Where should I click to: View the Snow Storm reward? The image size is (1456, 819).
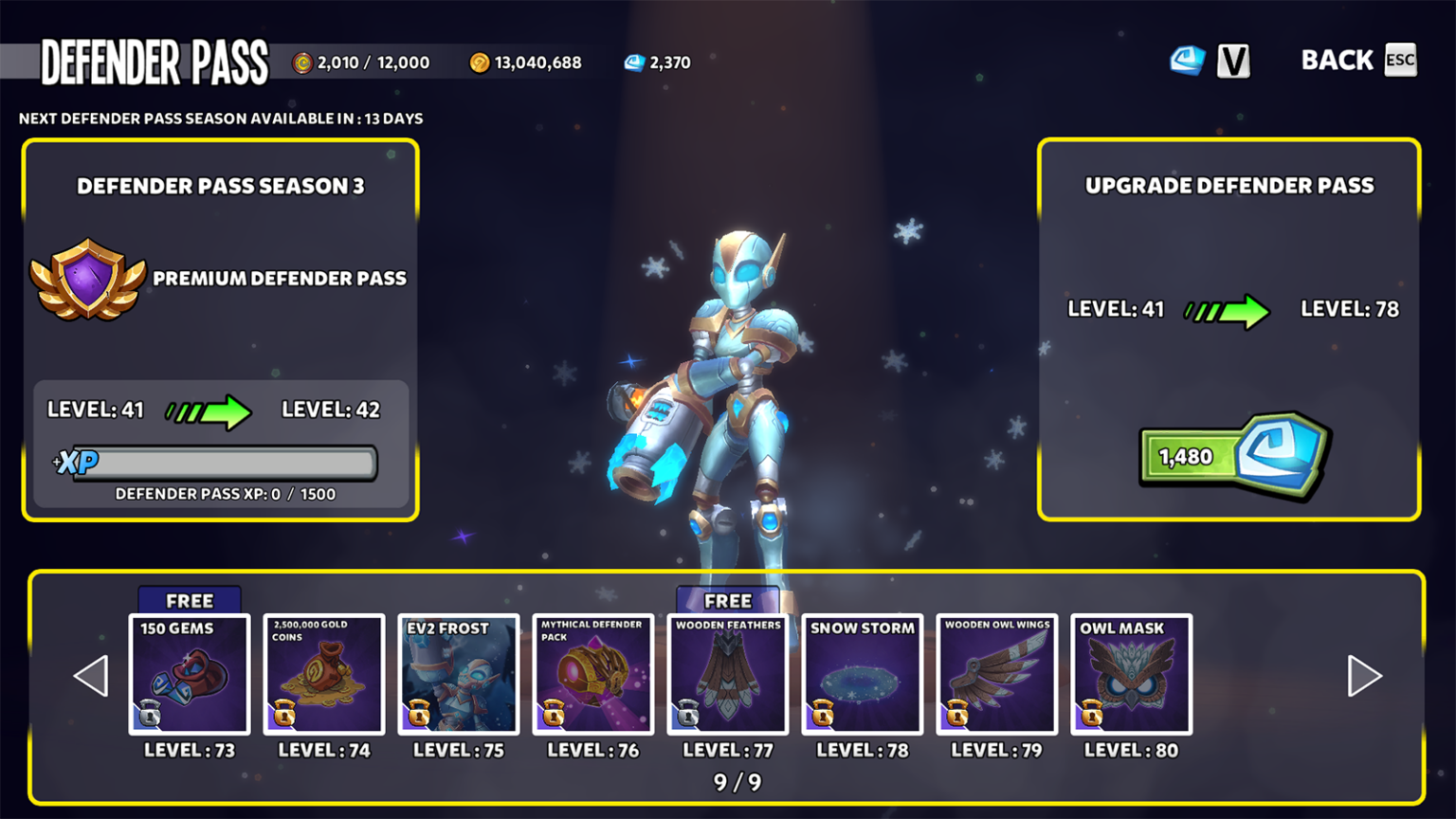(x=863, y=674)
